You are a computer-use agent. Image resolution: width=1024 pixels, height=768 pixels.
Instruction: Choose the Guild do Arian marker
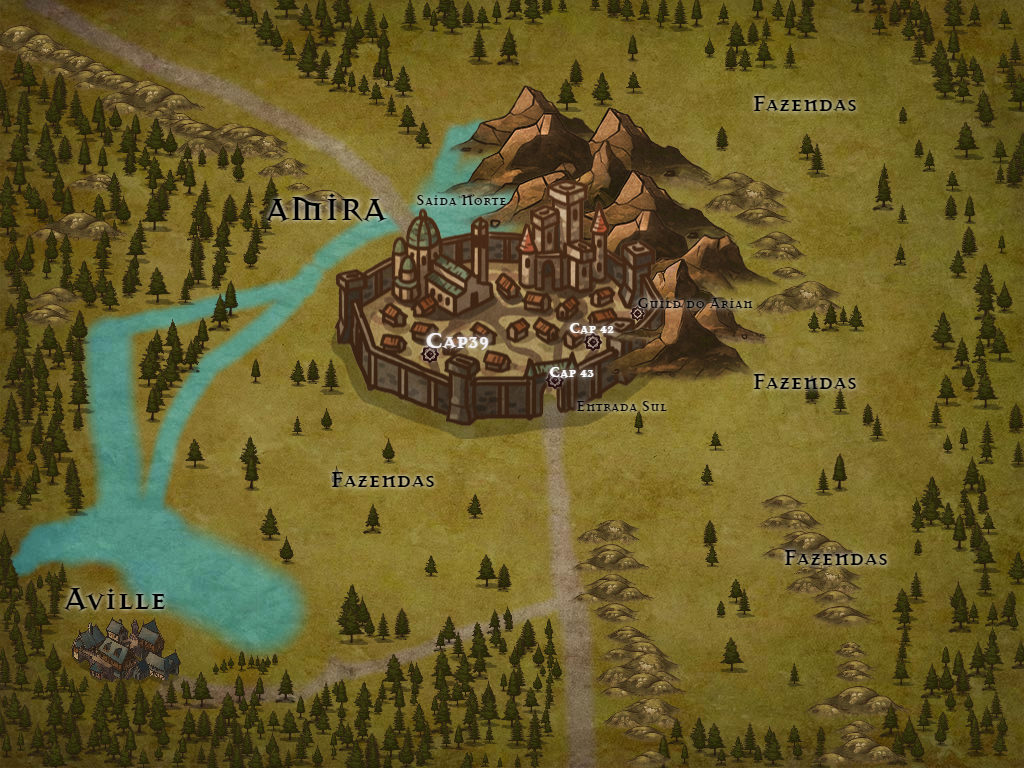tap(637, 313)
